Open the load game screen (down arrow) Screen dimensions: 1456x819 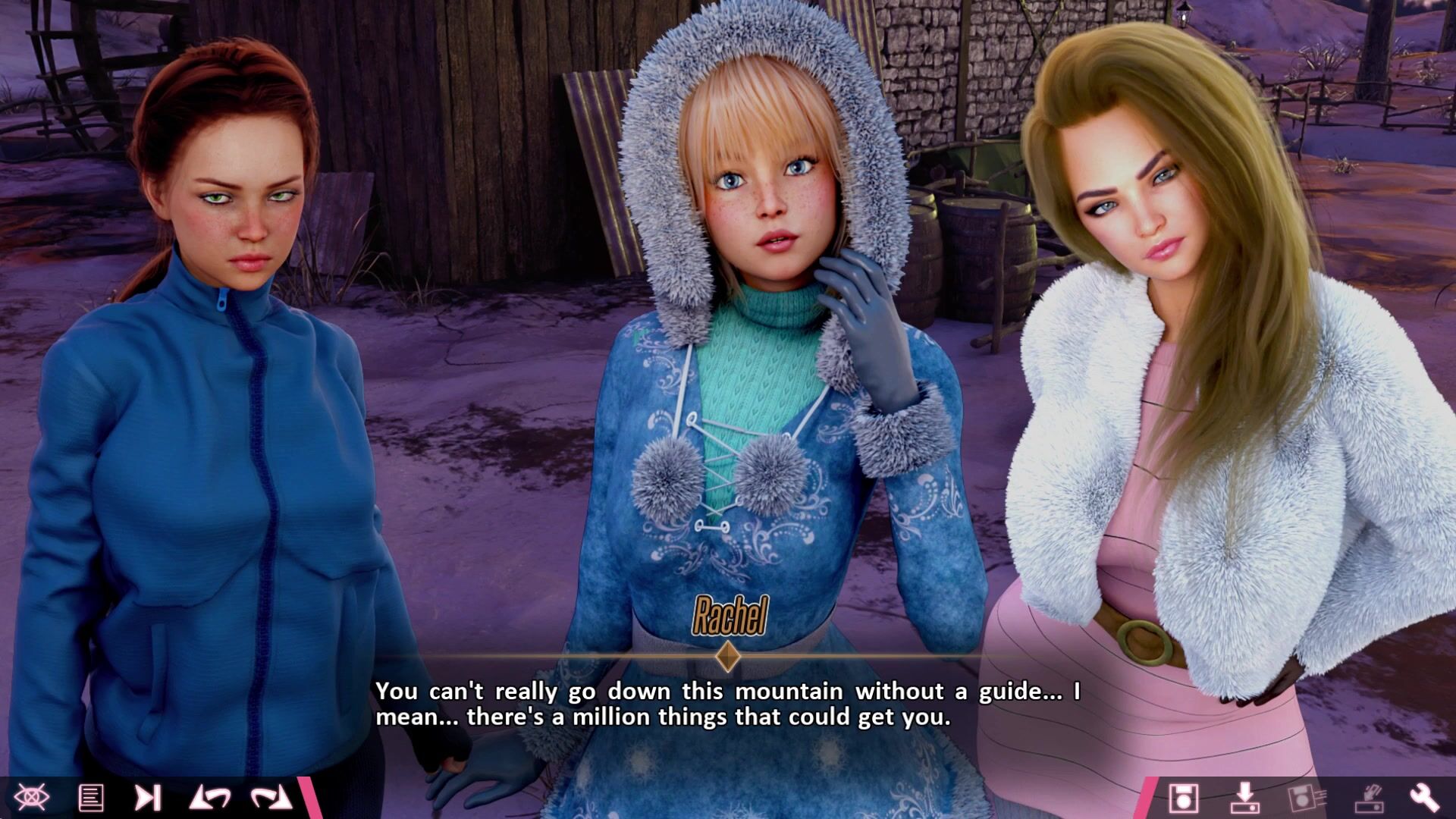(1244, 798)
